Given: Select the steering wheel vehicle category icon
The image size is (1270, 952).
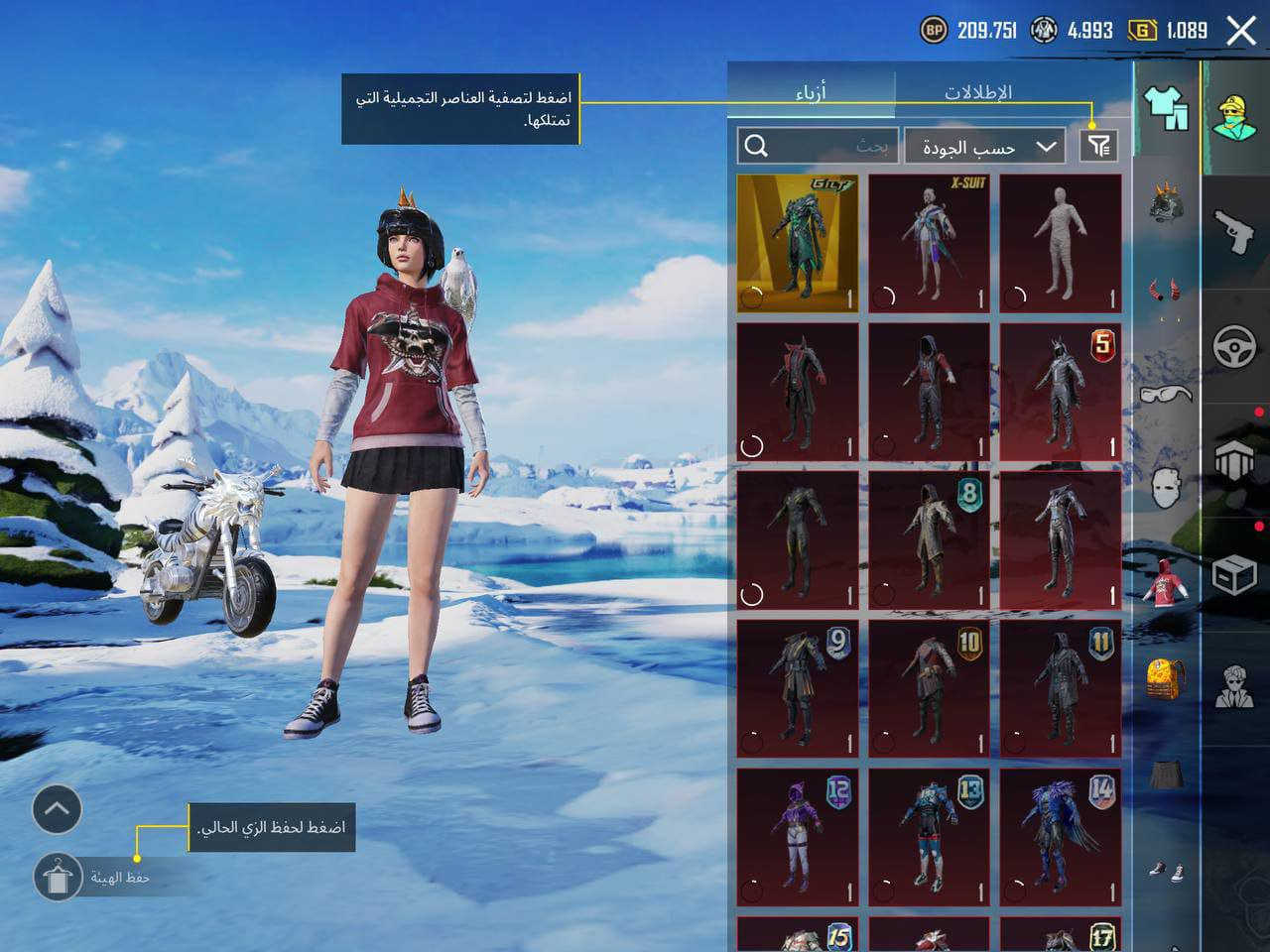Looking at the screenshot, I should [x=1233, y=343].
